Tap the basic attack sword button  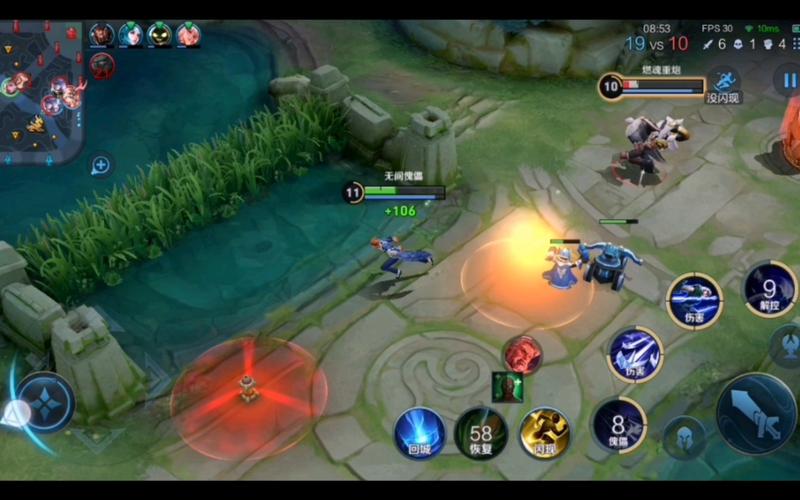click(x=756, y=413)
